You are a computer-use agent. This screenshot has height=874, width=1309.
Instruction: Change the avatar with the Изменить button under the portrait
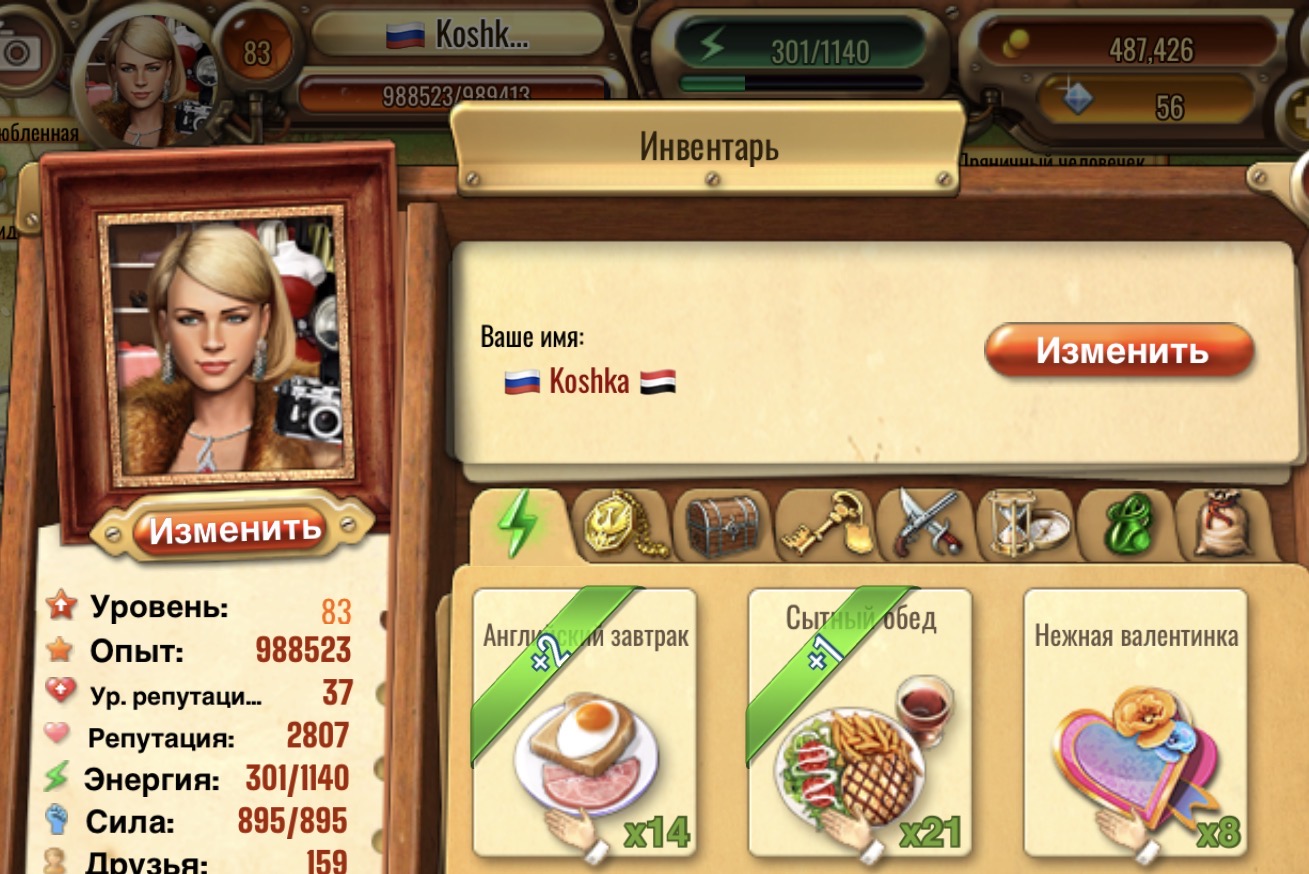point(235,527)
